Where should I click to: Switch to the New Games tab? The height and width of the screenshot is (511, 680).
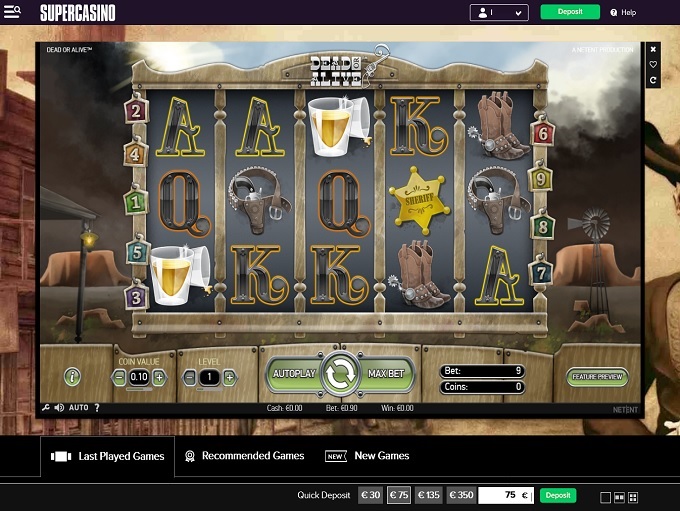[x=368, y=456]
